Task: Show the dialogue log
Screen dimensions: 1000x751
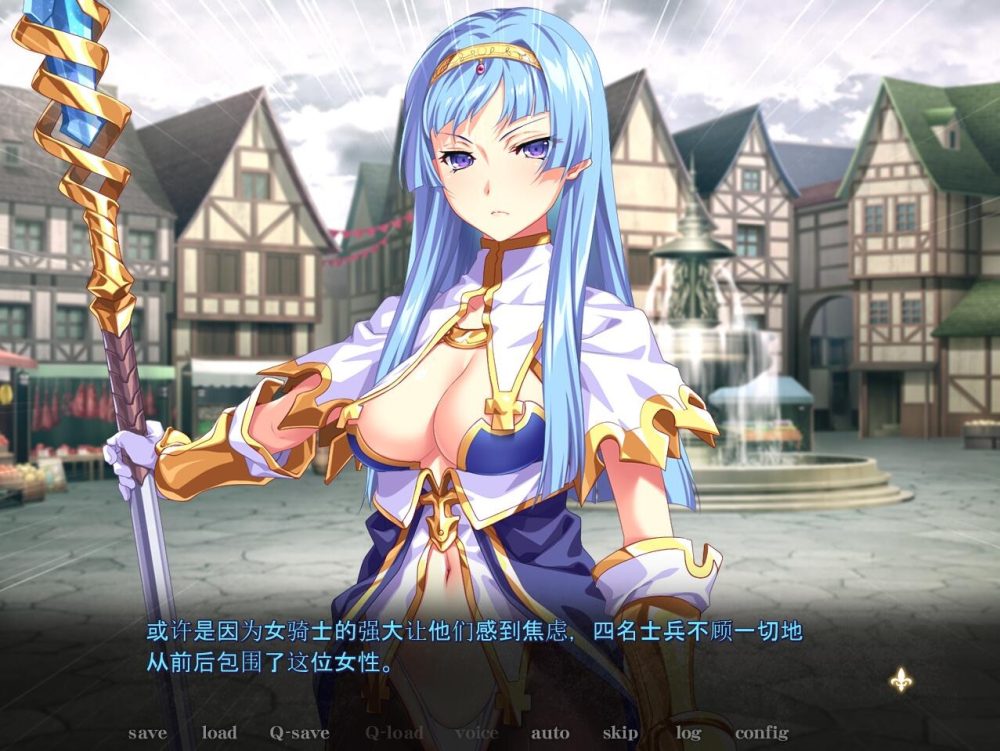Action: pos(688,733)
